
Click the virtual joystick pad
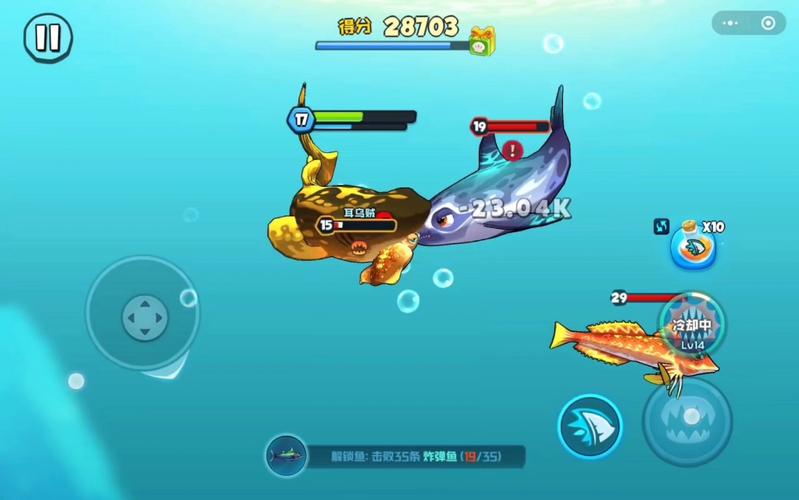[x=143, y=318]
